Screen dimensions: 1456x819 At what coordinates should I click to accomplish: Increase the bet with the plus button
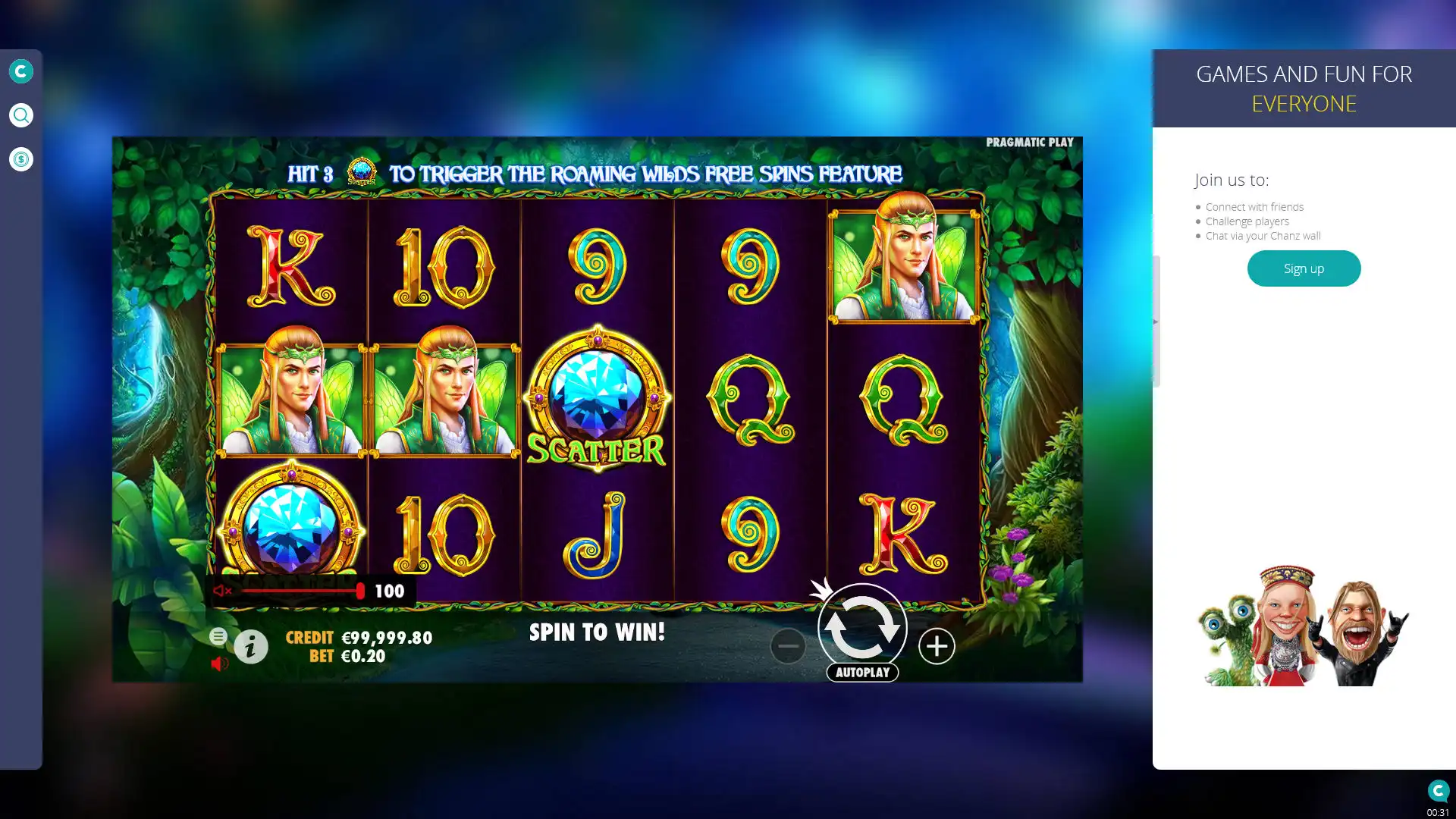[x=937, y=646]
